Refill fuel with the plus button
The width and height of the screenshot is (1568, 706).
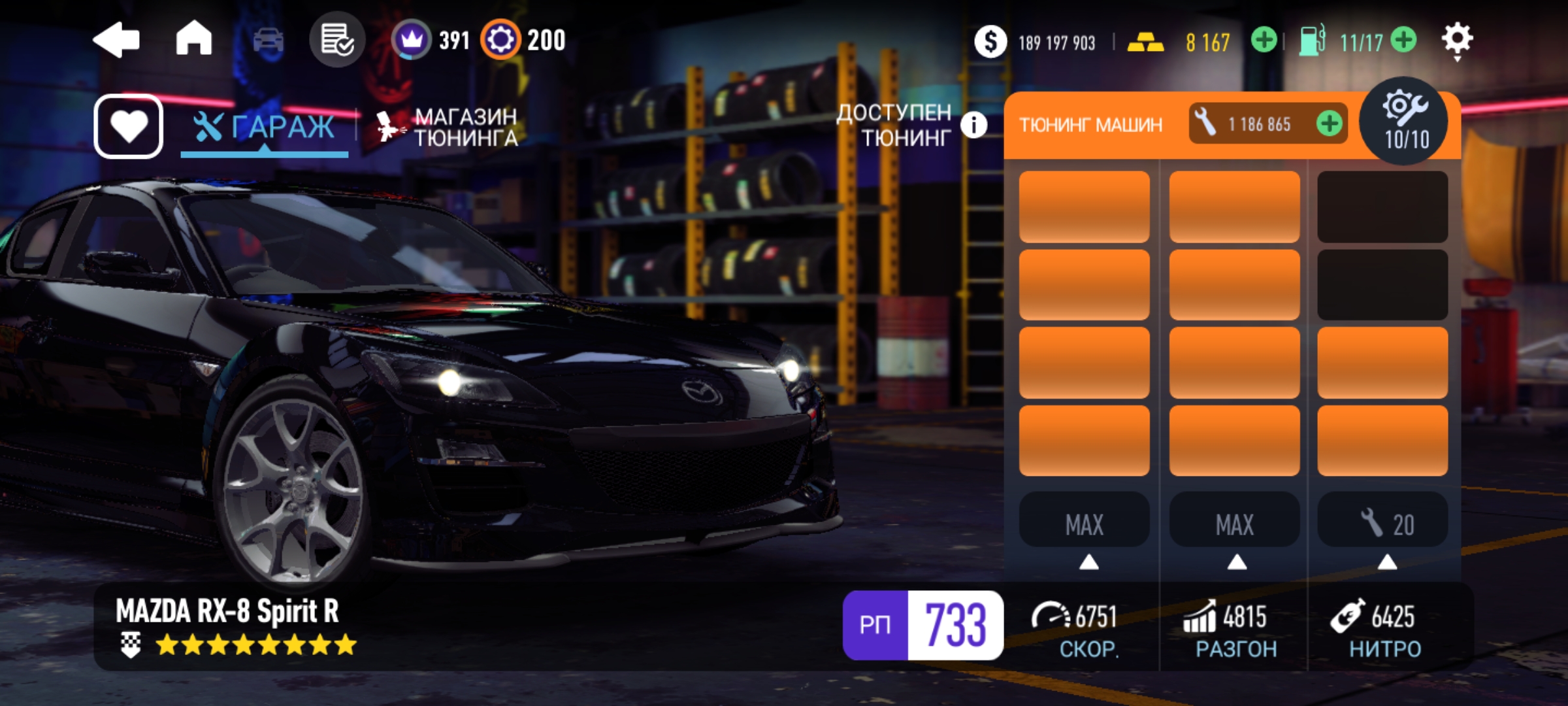click(1403, 41)
